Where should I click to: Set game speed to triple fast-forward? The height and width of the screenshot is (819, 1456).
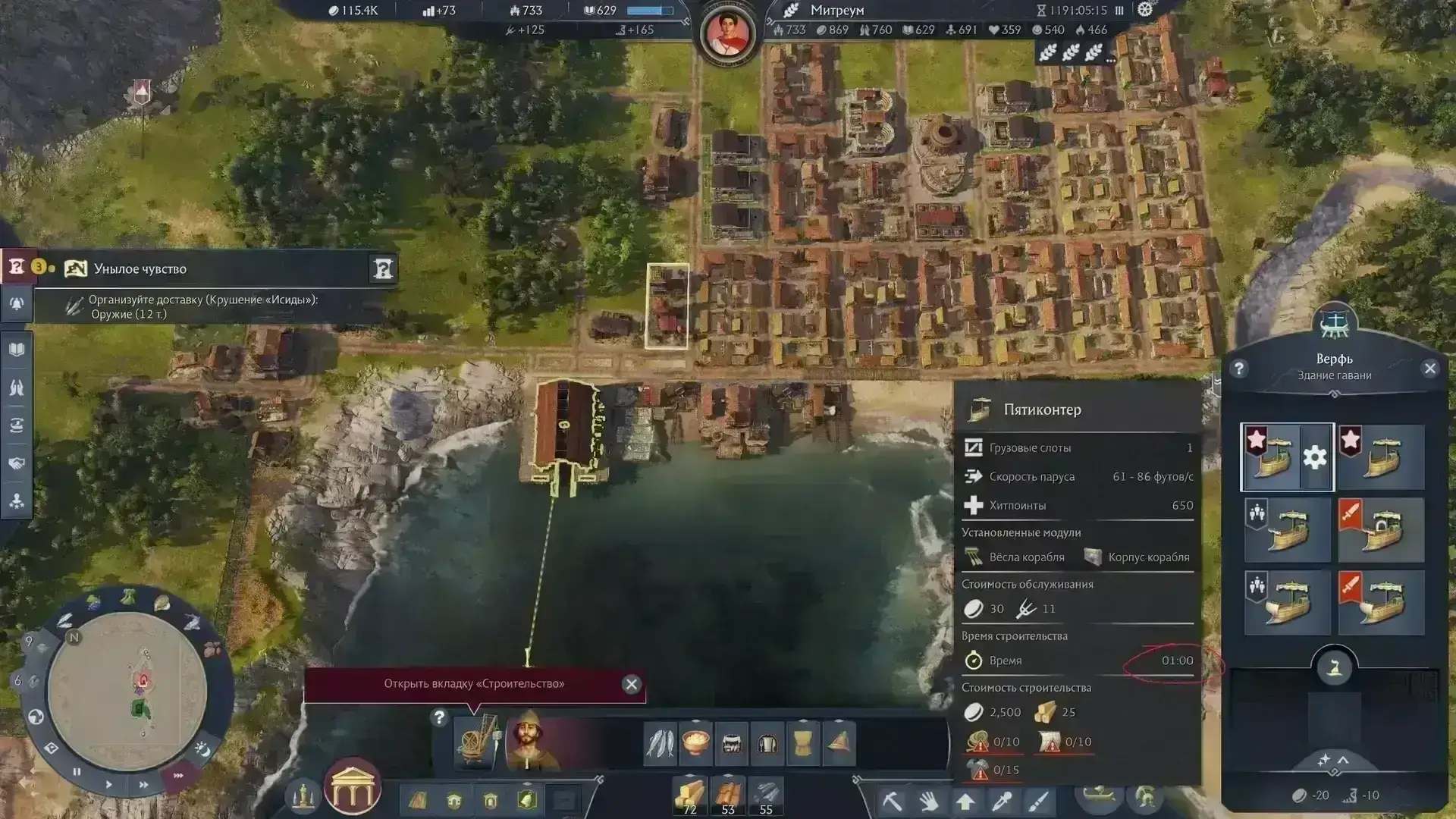178,776
